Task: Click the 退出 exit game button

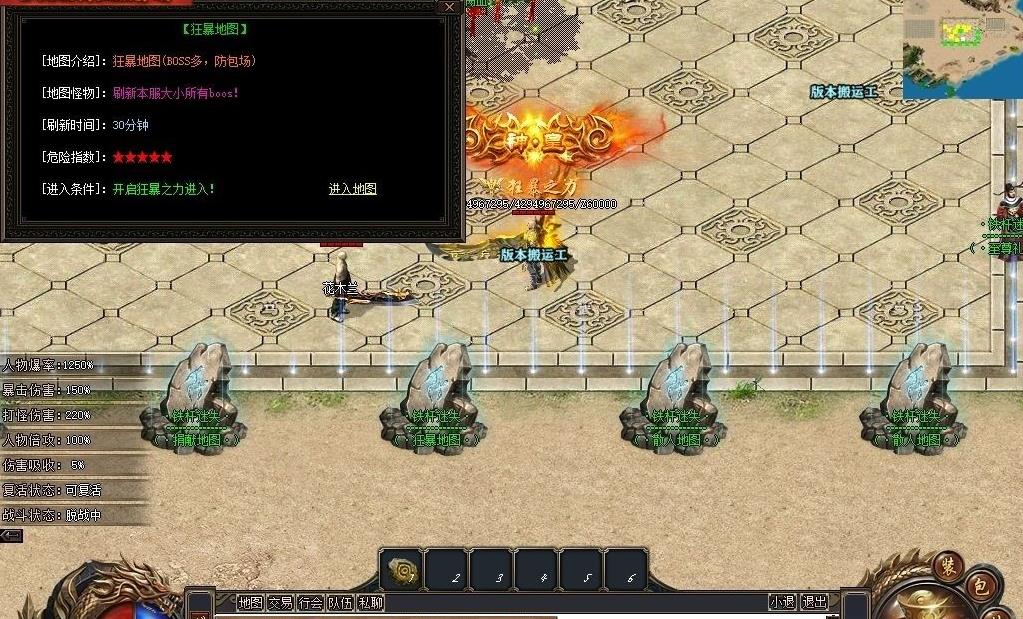Action: click(x=815, y=602)
